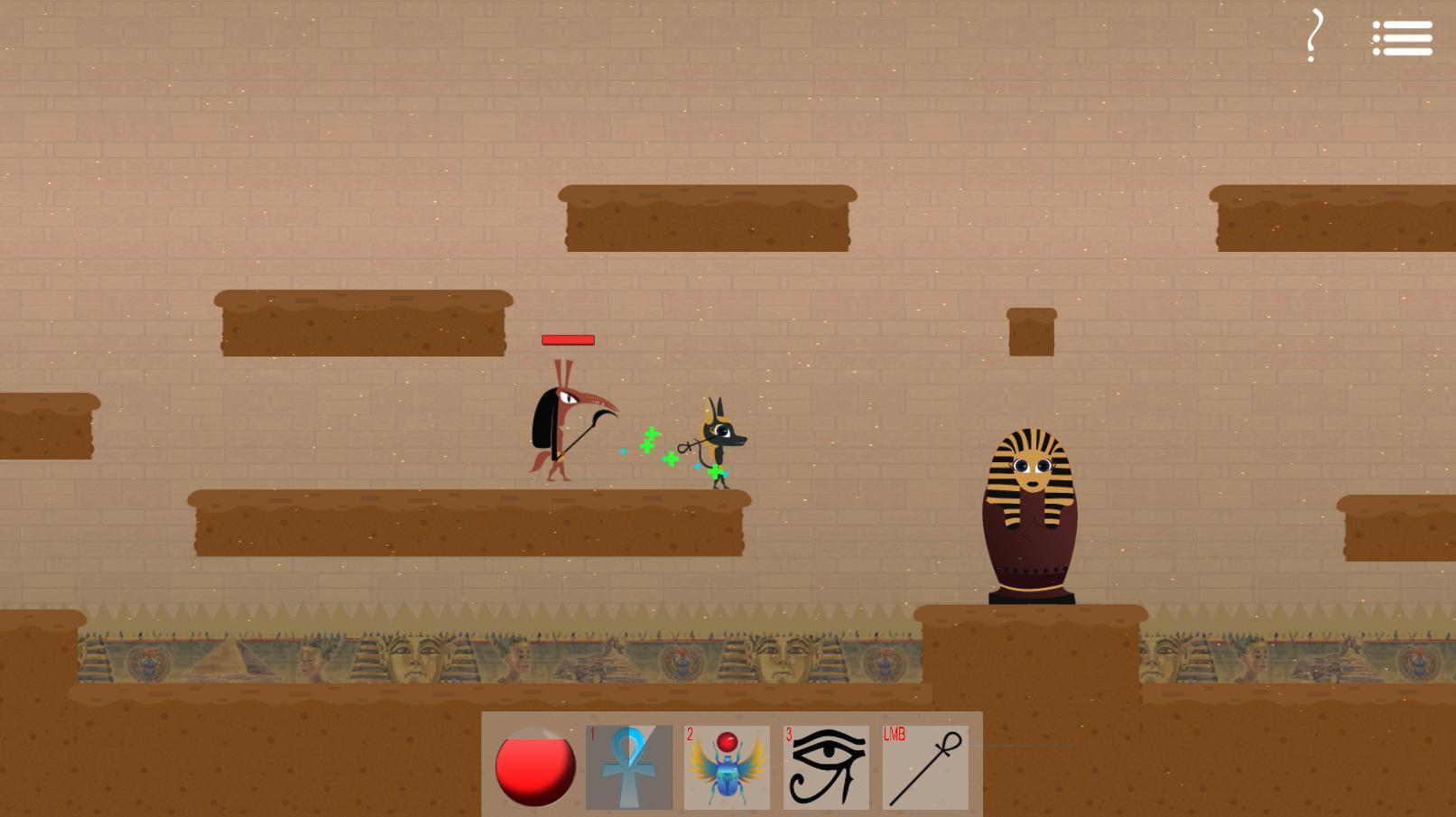This screenshot has width=1456, height=817.
Task: Expand the hotbar ability tray
Action: (731, 764)
